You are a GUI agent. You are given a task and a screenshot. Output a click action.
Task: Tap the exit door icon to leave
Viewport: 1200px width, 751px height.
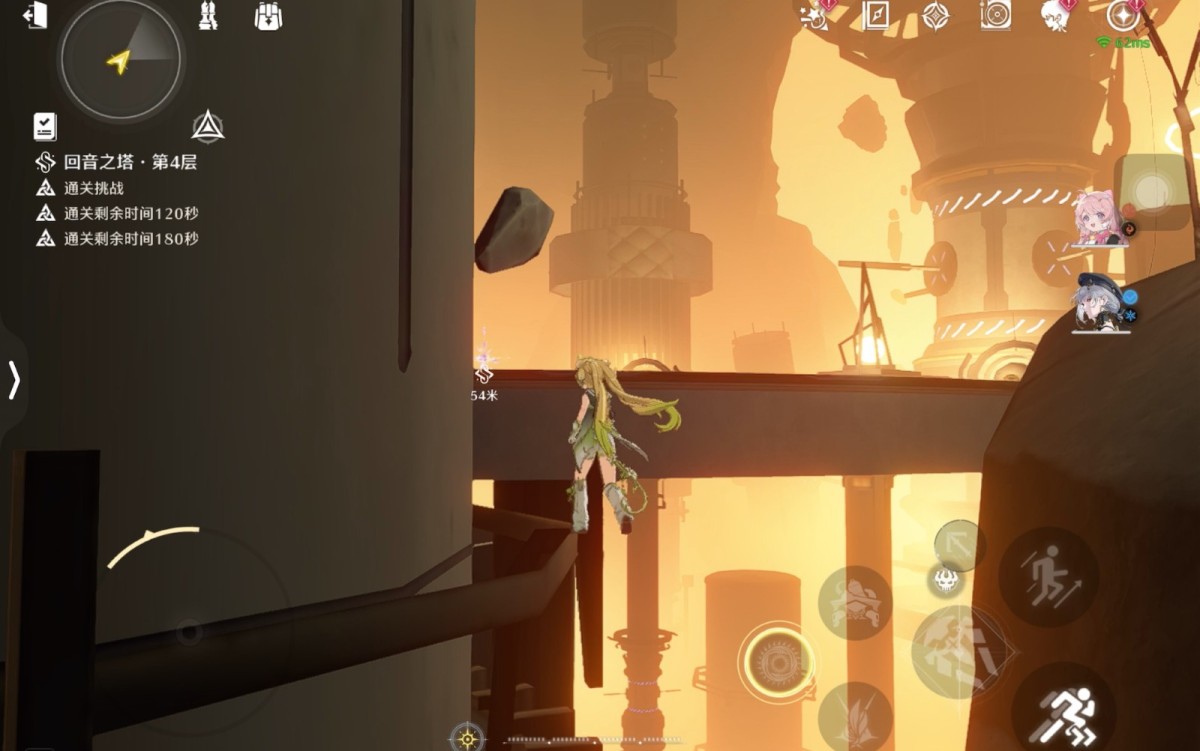[36, 17]
